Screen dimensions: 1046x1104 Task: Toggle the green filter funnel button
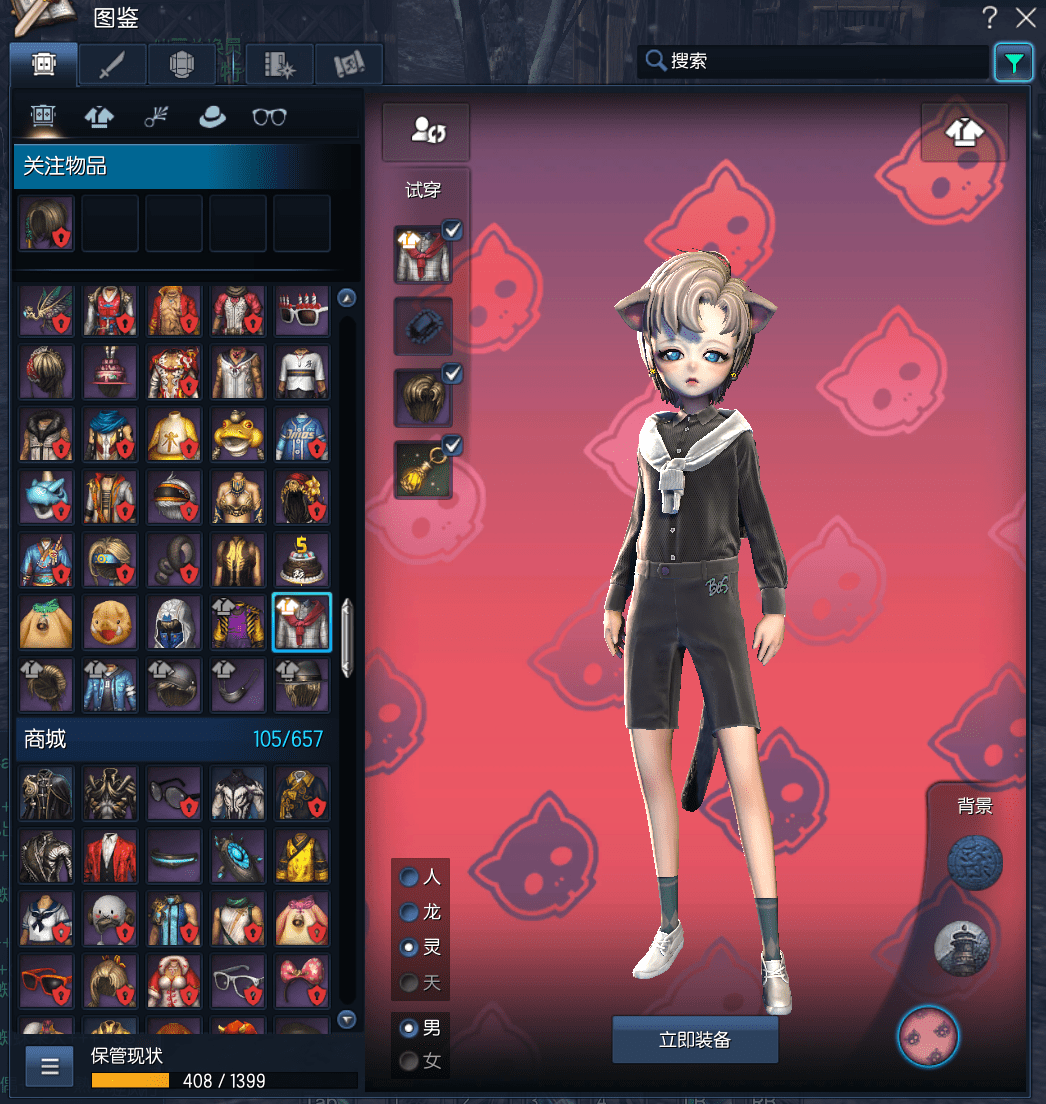[1014, 63]
